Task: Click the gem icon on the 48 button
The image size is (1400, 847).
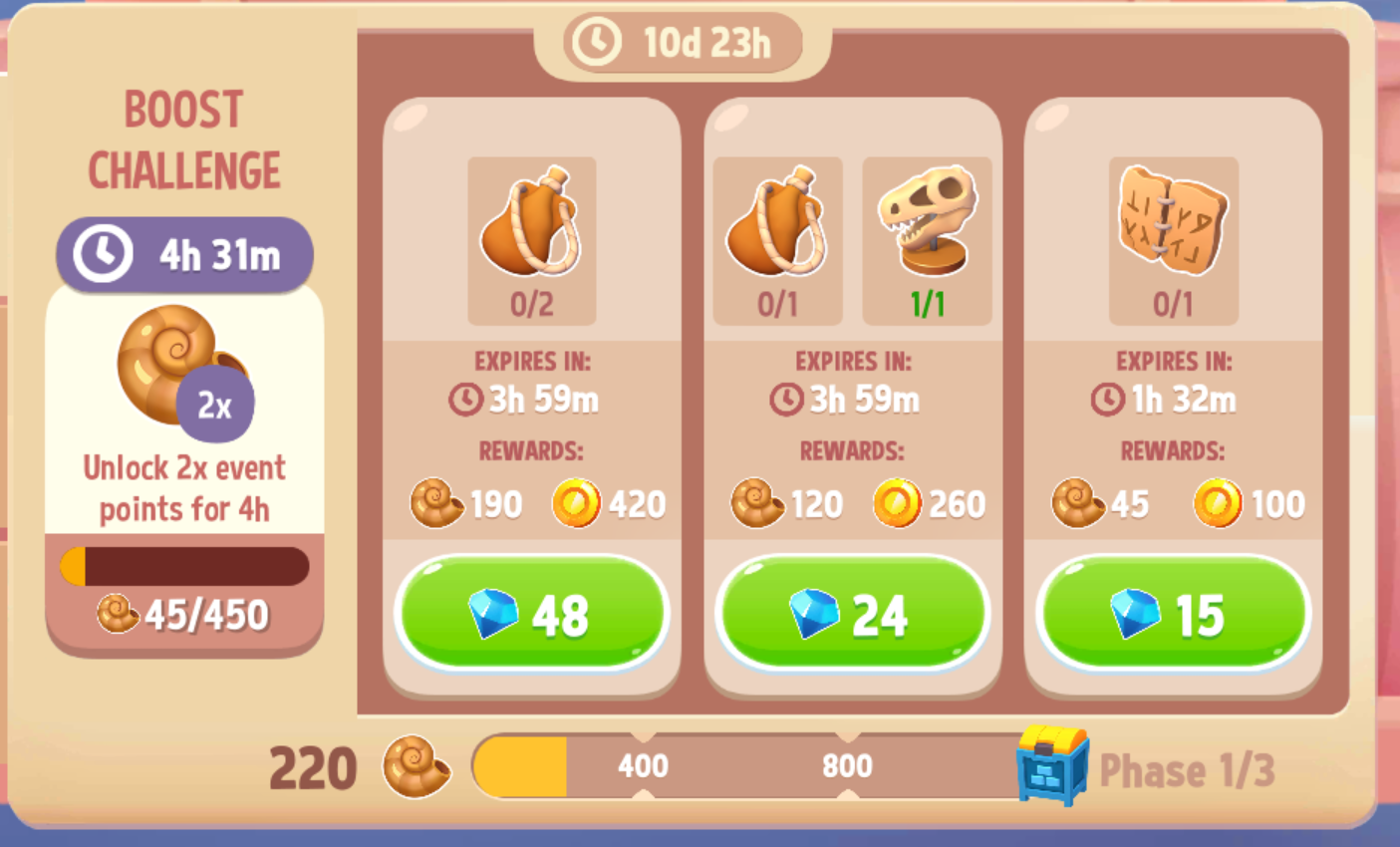Action: 493,615
